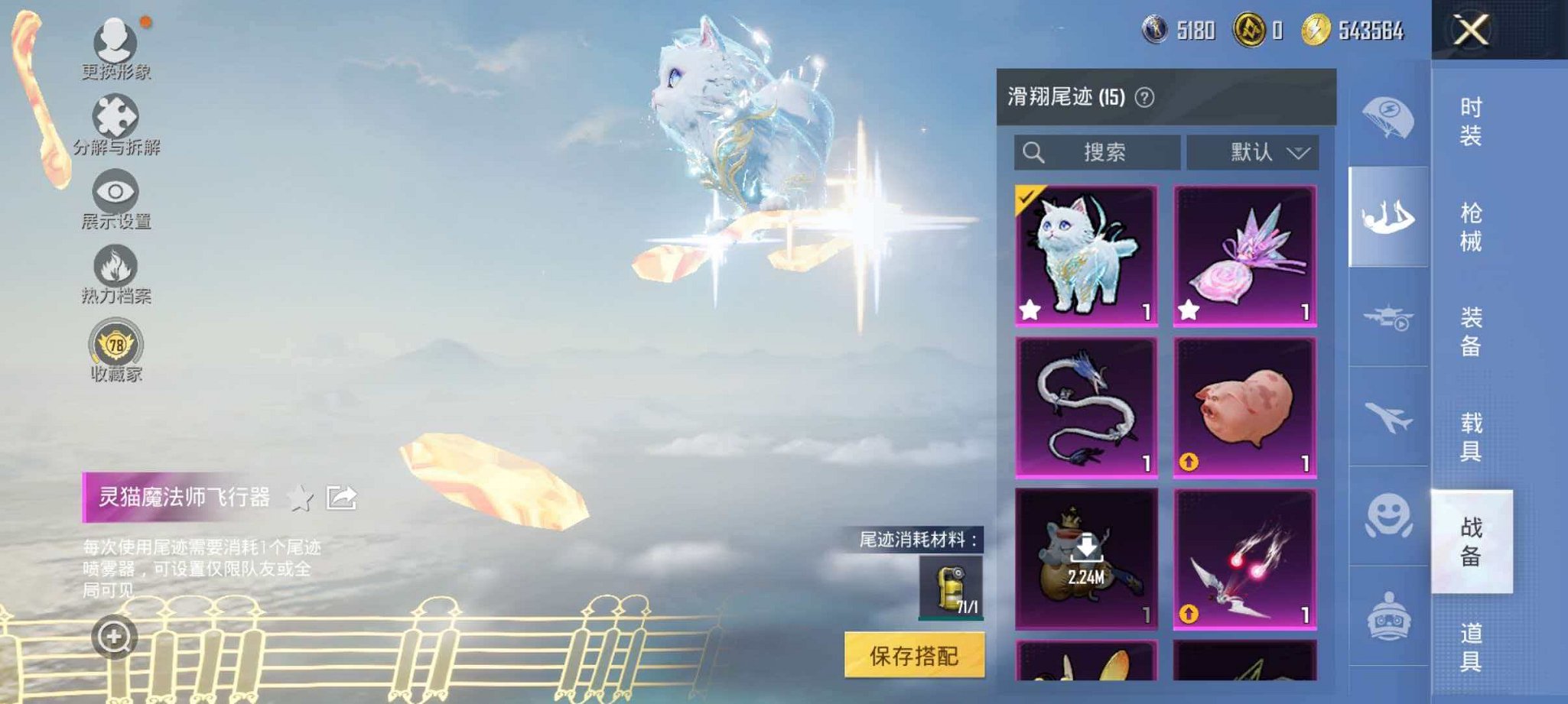The height and width of the screenshot is (704, 1568).
Task: Click the help question mark beside 滑翔尾迹
Action: [x=1144, y=98]
